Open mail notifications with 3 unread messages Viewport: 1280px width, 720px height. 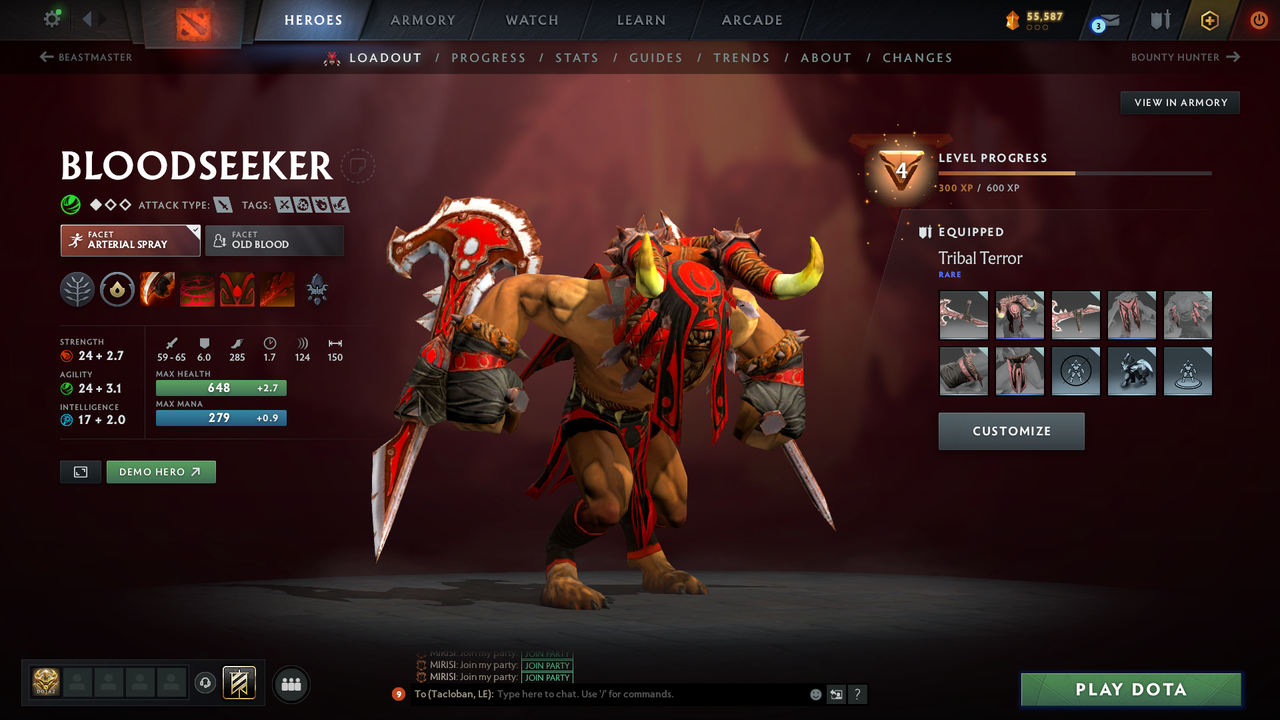1104,20
